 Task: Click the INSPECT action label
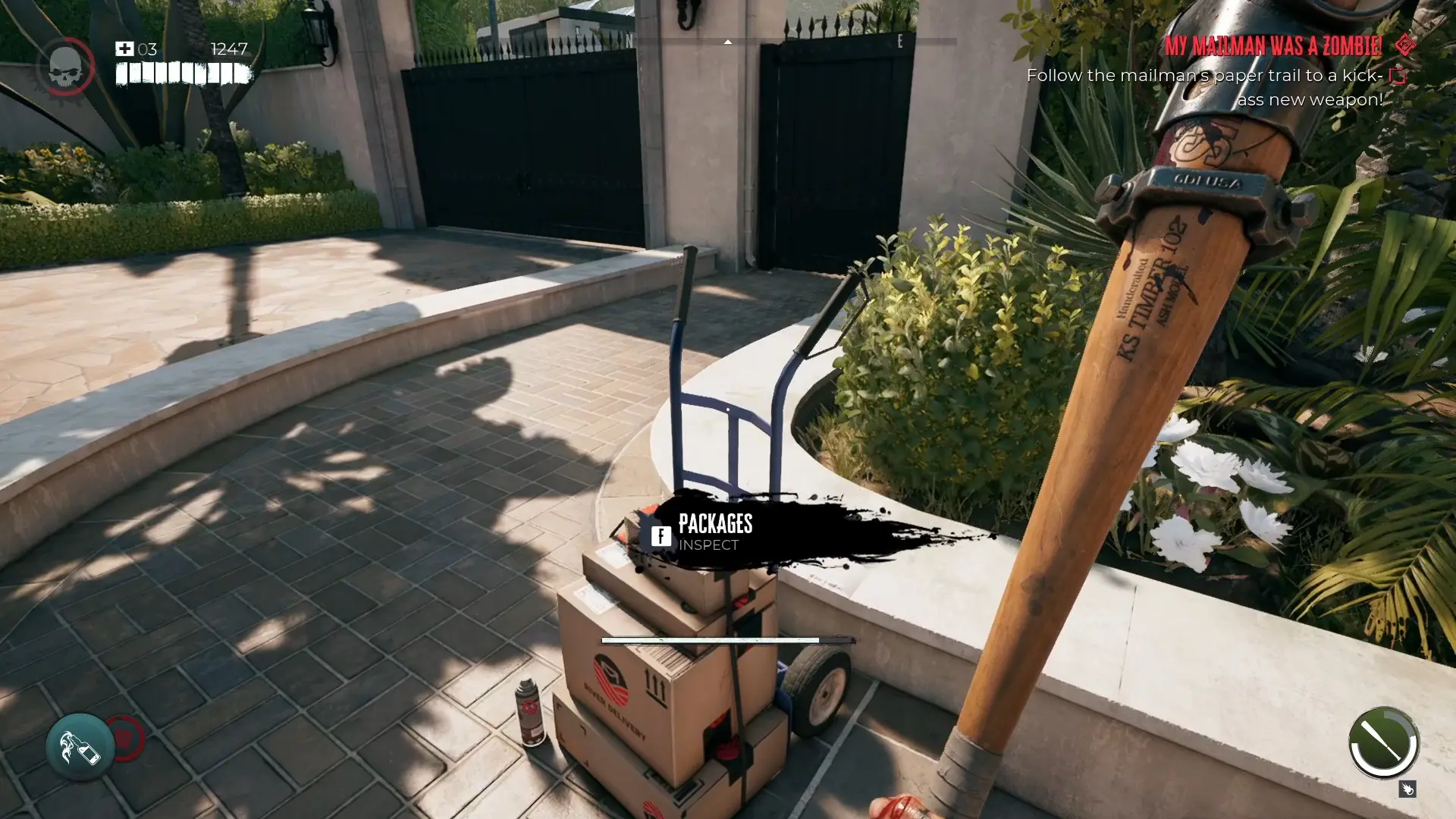pyautogui.click(x=709, y=545)
